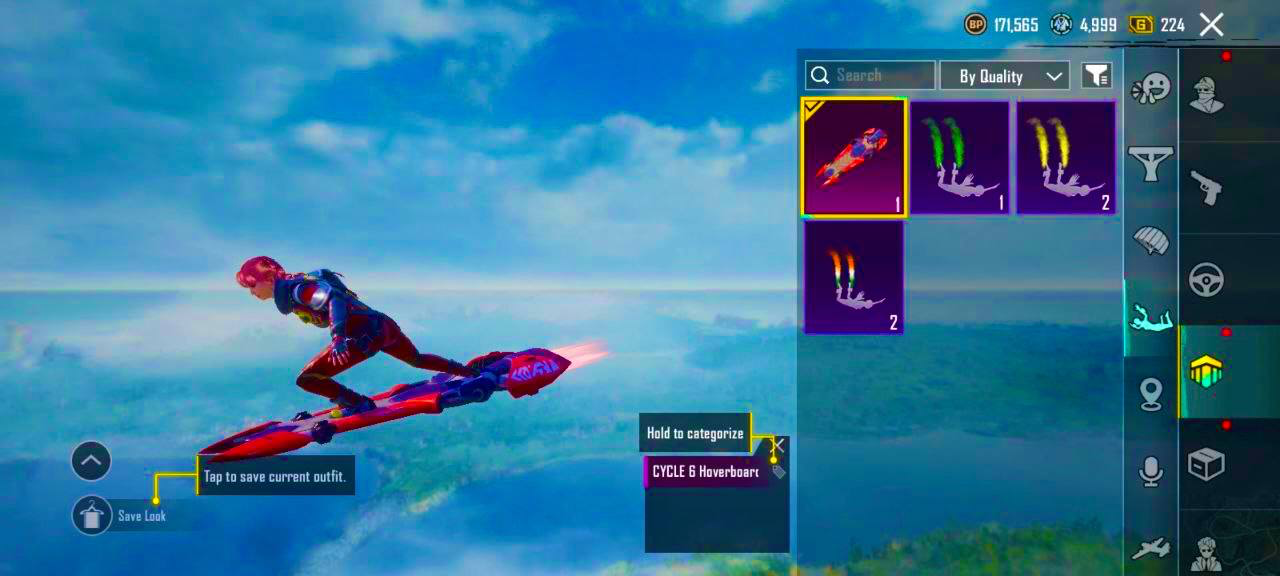This screenshot has width=1280, height=576.
Task: Select the orange-white-green smoke trail item
Action: 854,277
